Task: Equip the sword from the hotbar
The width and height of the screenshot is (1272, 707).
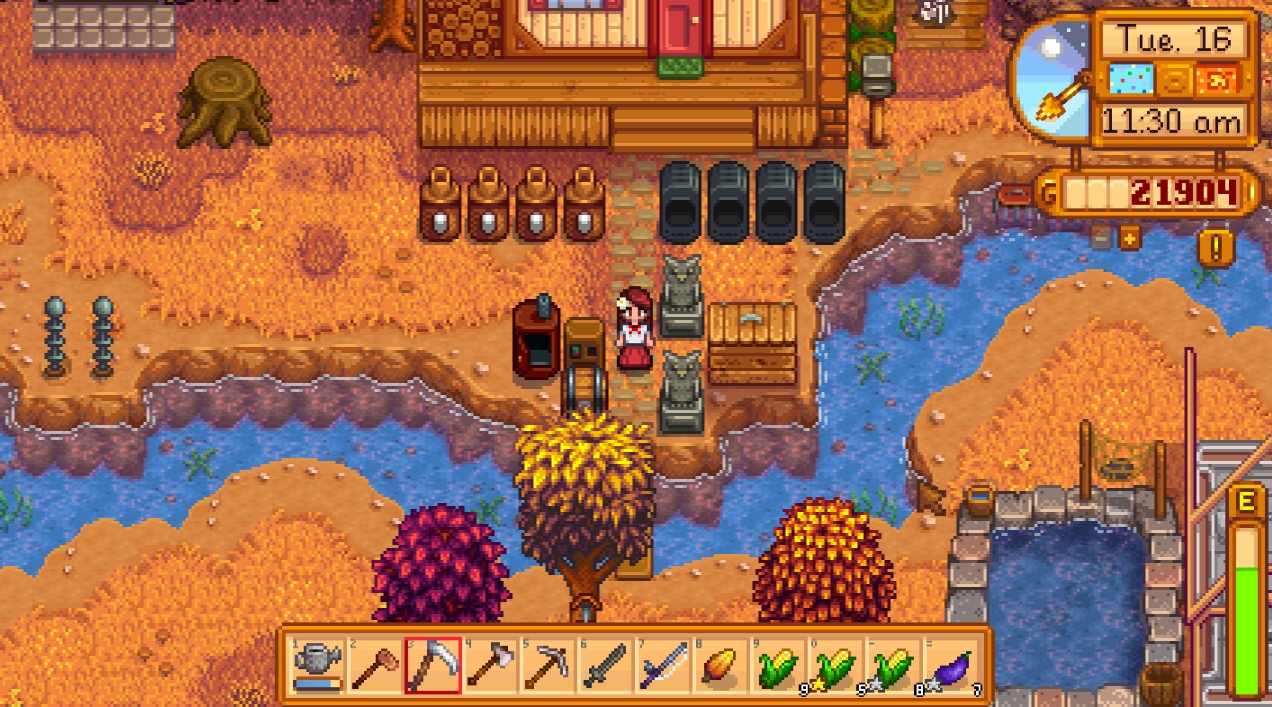Action: tap(605, 664)
